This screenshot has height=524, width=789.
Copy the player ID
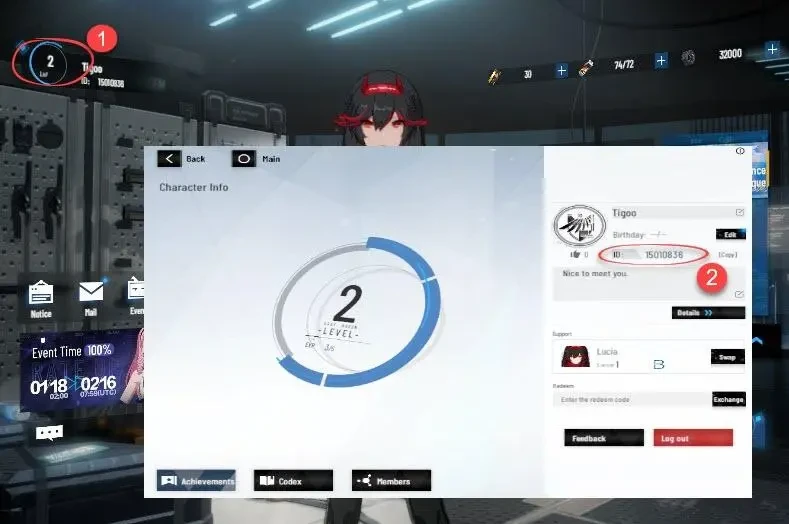click(727, 255)
